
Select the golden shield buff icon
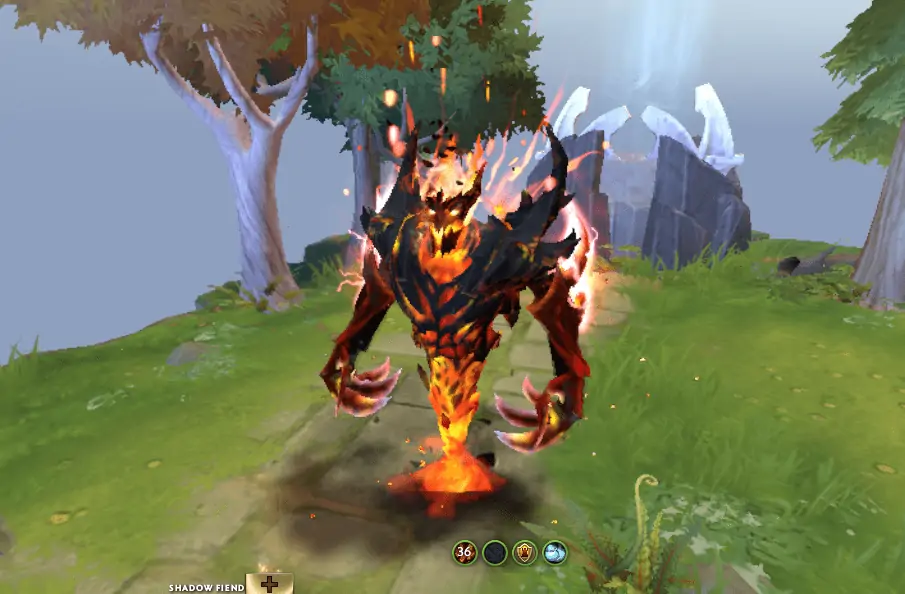click(x=525, y=552)
